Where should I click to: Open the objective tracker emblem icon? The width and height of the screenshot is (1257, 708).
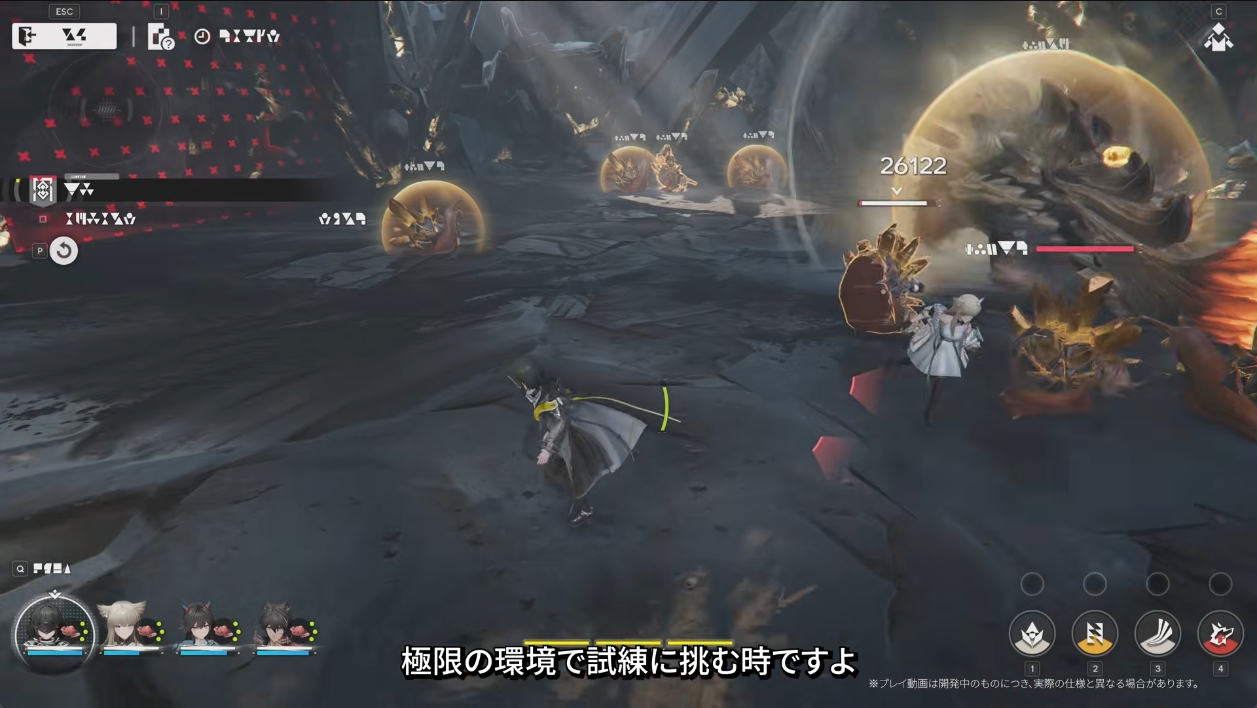pyautogui.click(x=43, y=190)
